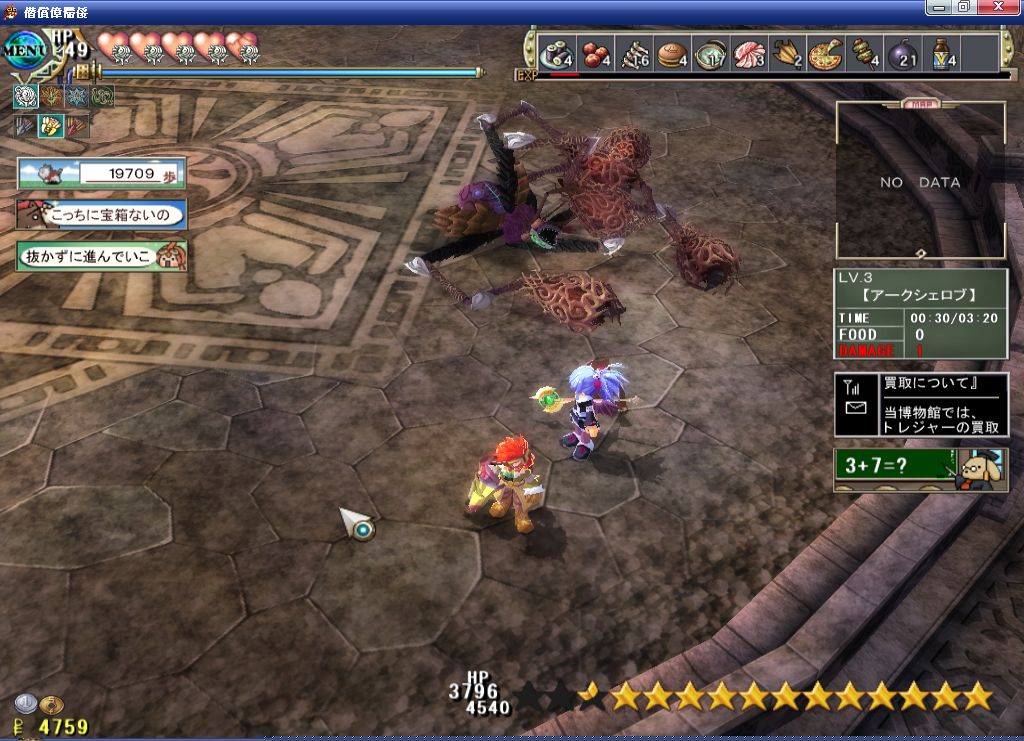Choose the sliced raw meat slot
This screenshot has height=741, width=1024.
coord(748,54)
